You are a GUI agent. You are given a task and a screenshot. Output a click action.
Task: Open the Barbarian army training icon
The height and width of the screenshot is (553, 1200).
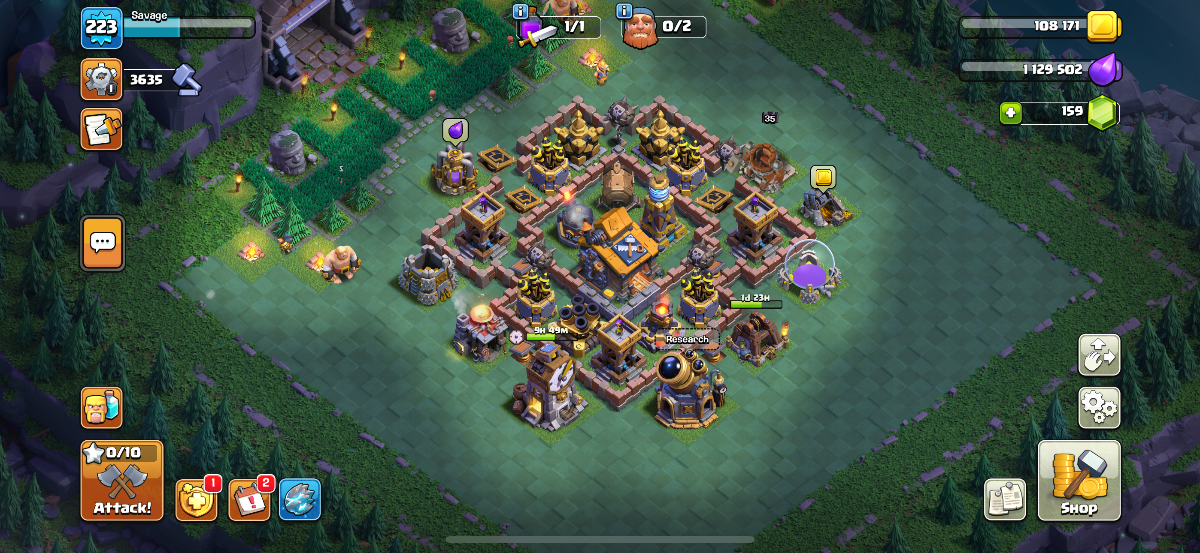pyautogui.click(x=101, y=408)
